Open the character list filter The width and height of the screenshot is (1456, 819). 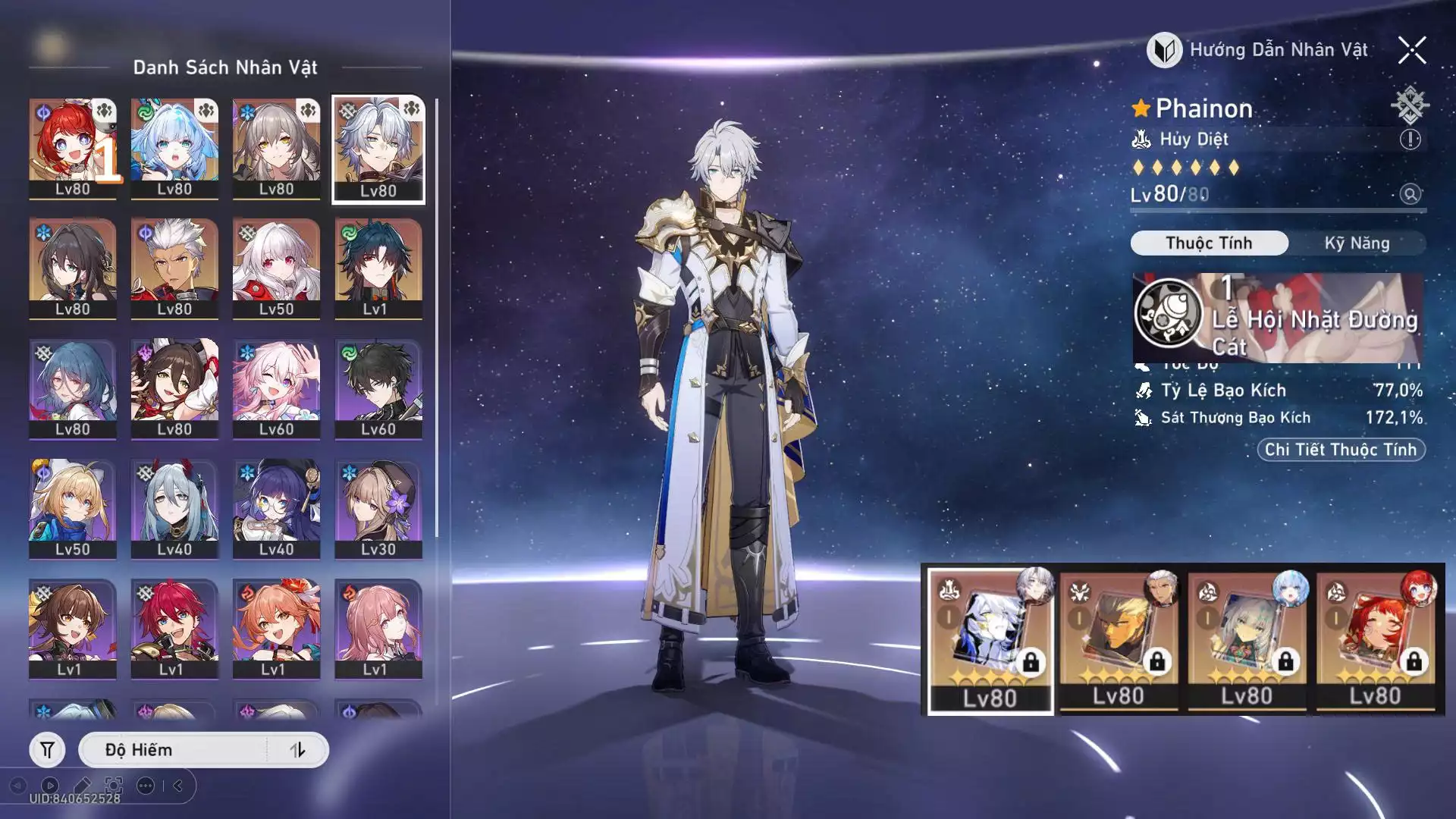(x=47, y=750)
